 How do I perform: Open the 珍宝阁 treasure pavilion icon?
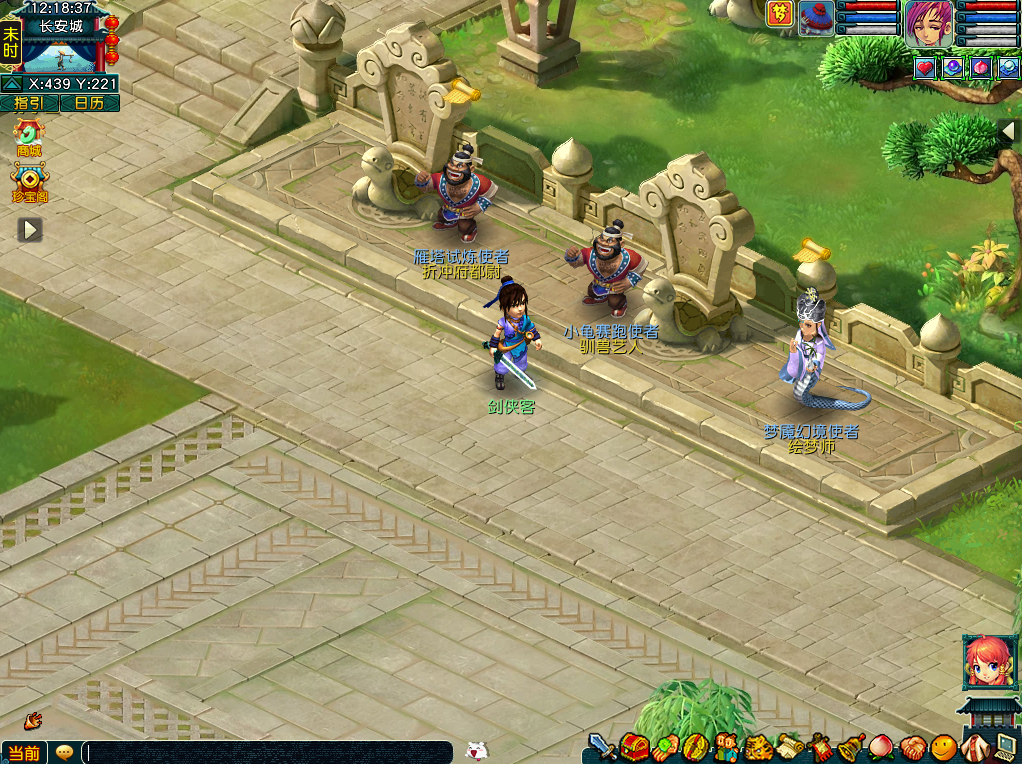(30, 182)
